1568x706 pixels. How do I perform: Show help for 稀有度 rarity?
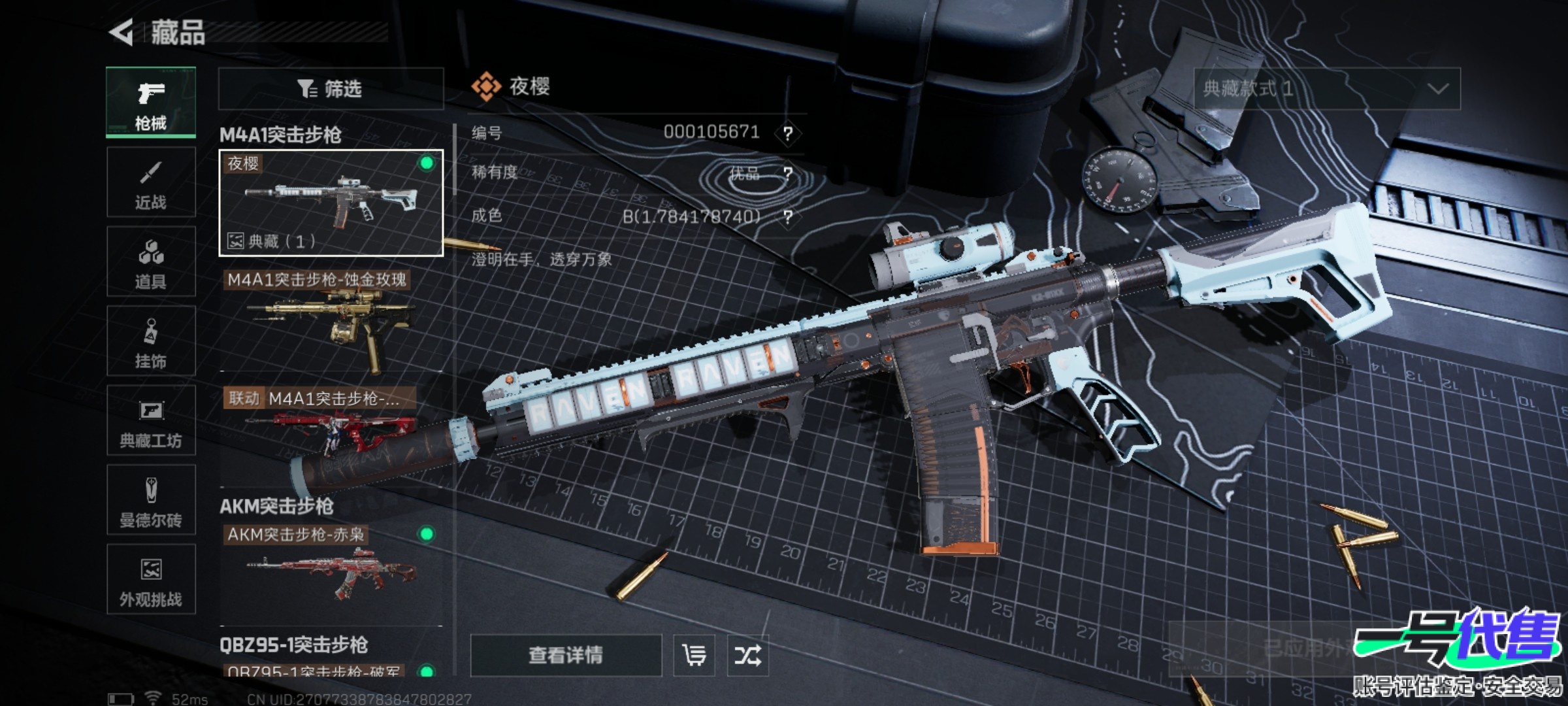click(x=788, y=174)
